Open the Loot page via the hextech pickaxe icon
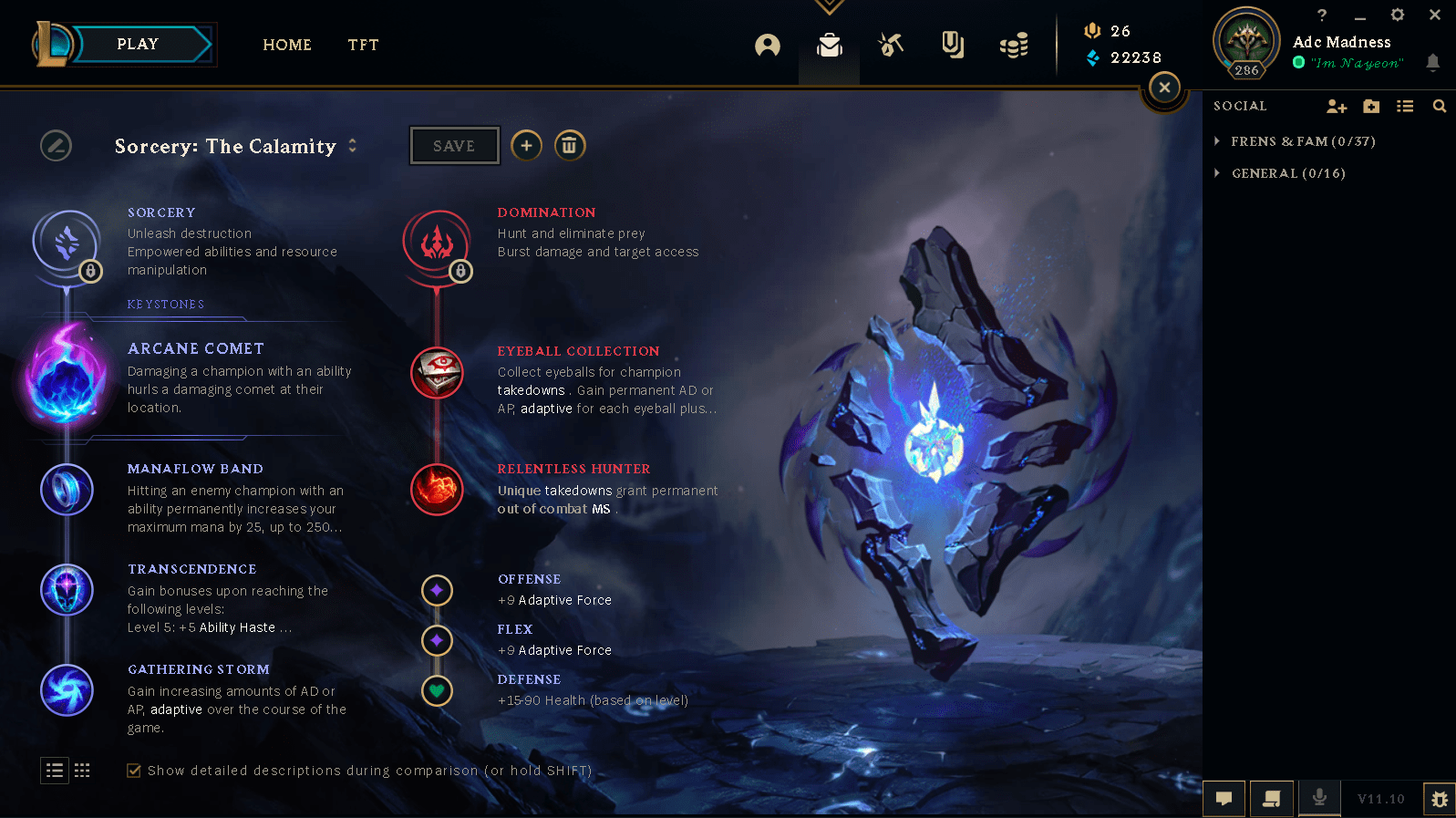1456x818 pixels. (891, 44)
